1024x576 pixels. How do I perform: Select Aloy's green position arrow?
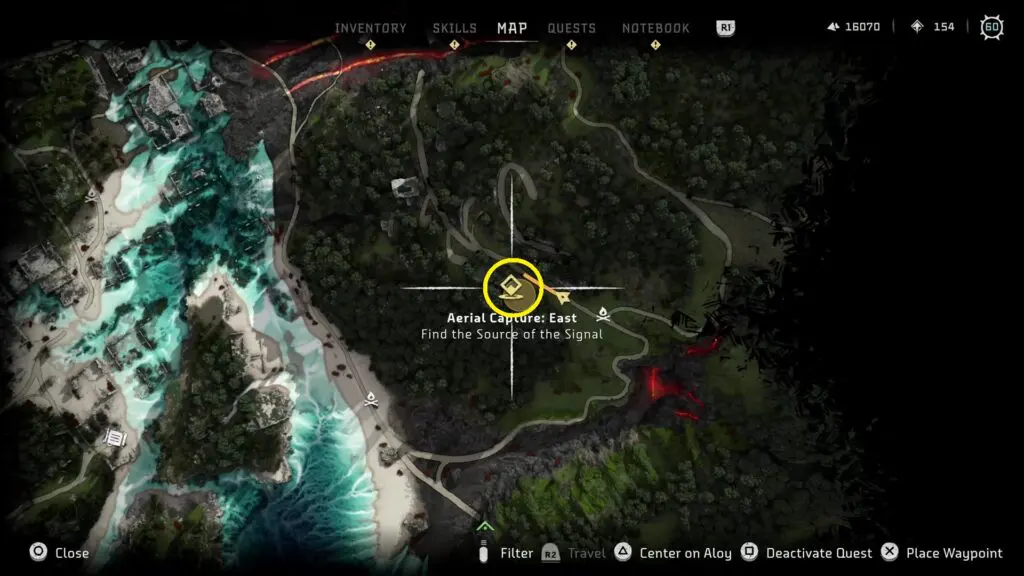point(485,526)
